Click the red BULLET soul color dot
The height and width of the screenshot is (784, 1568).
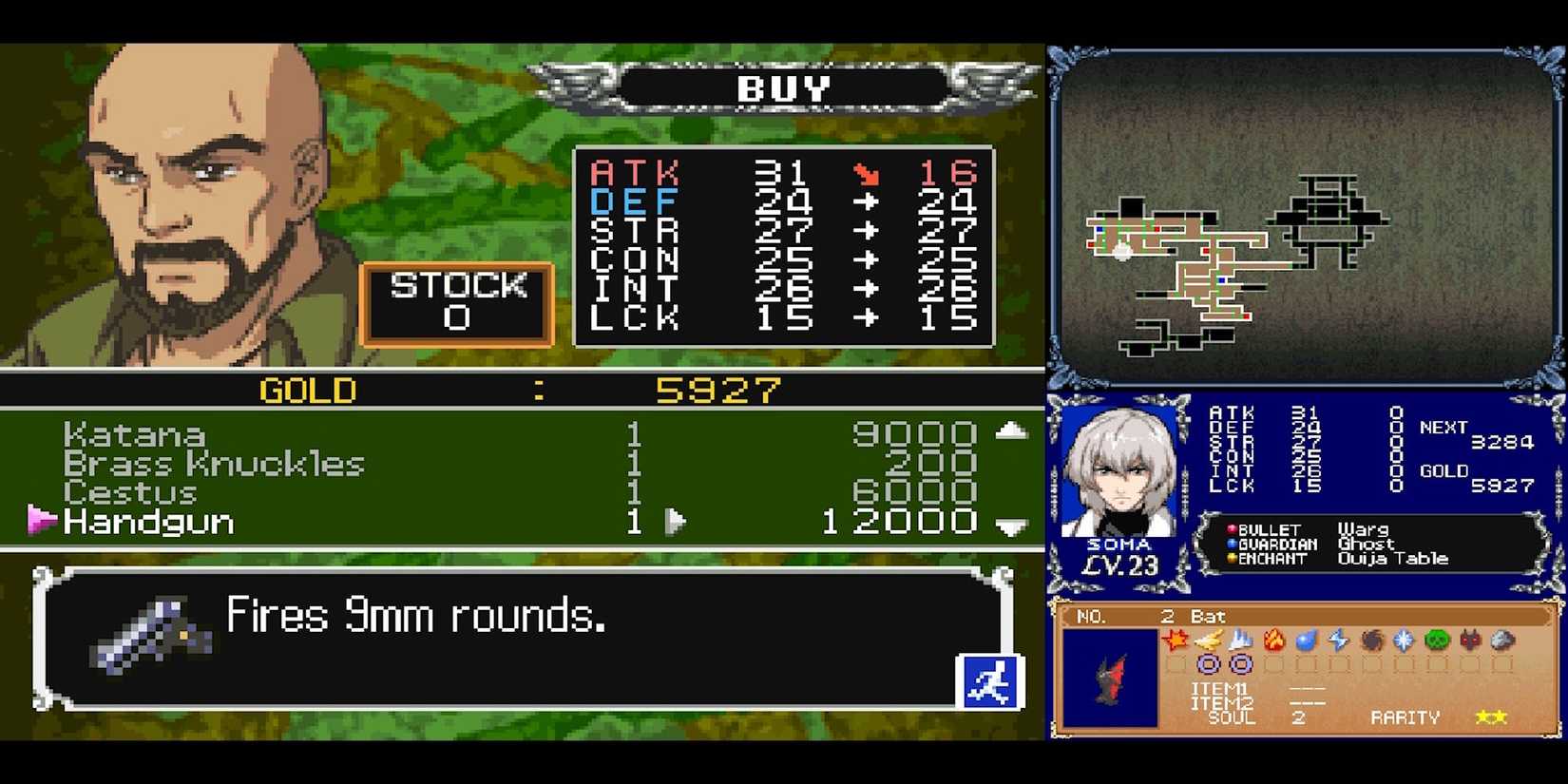tap(1232, 529)
